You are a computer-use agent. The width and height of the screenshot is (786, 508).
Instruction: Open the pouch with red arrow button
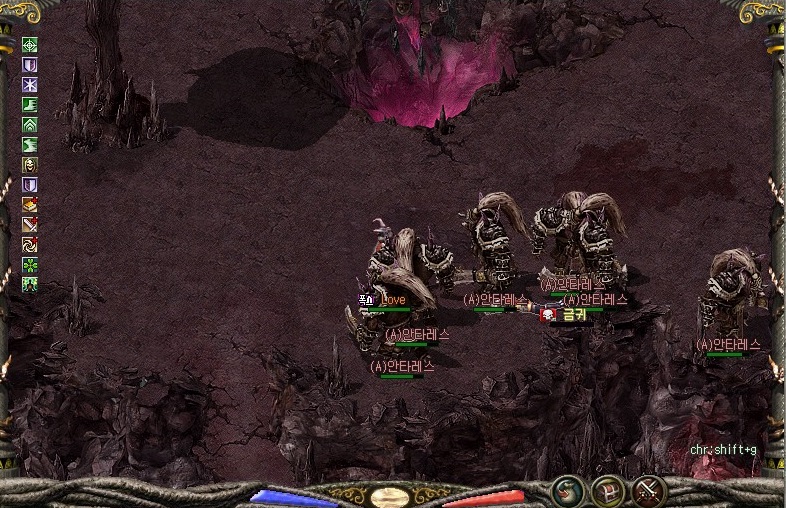tap(568, 491)
